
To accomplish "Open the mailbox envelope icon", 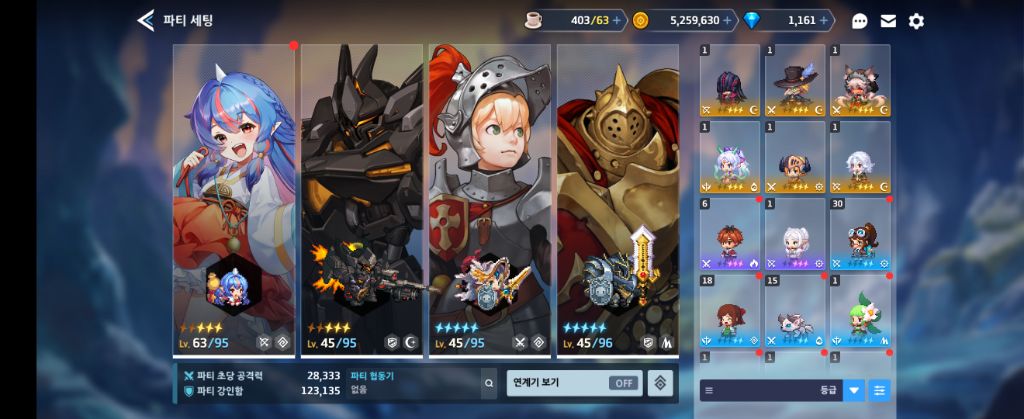I will click(x=888, y=21).
